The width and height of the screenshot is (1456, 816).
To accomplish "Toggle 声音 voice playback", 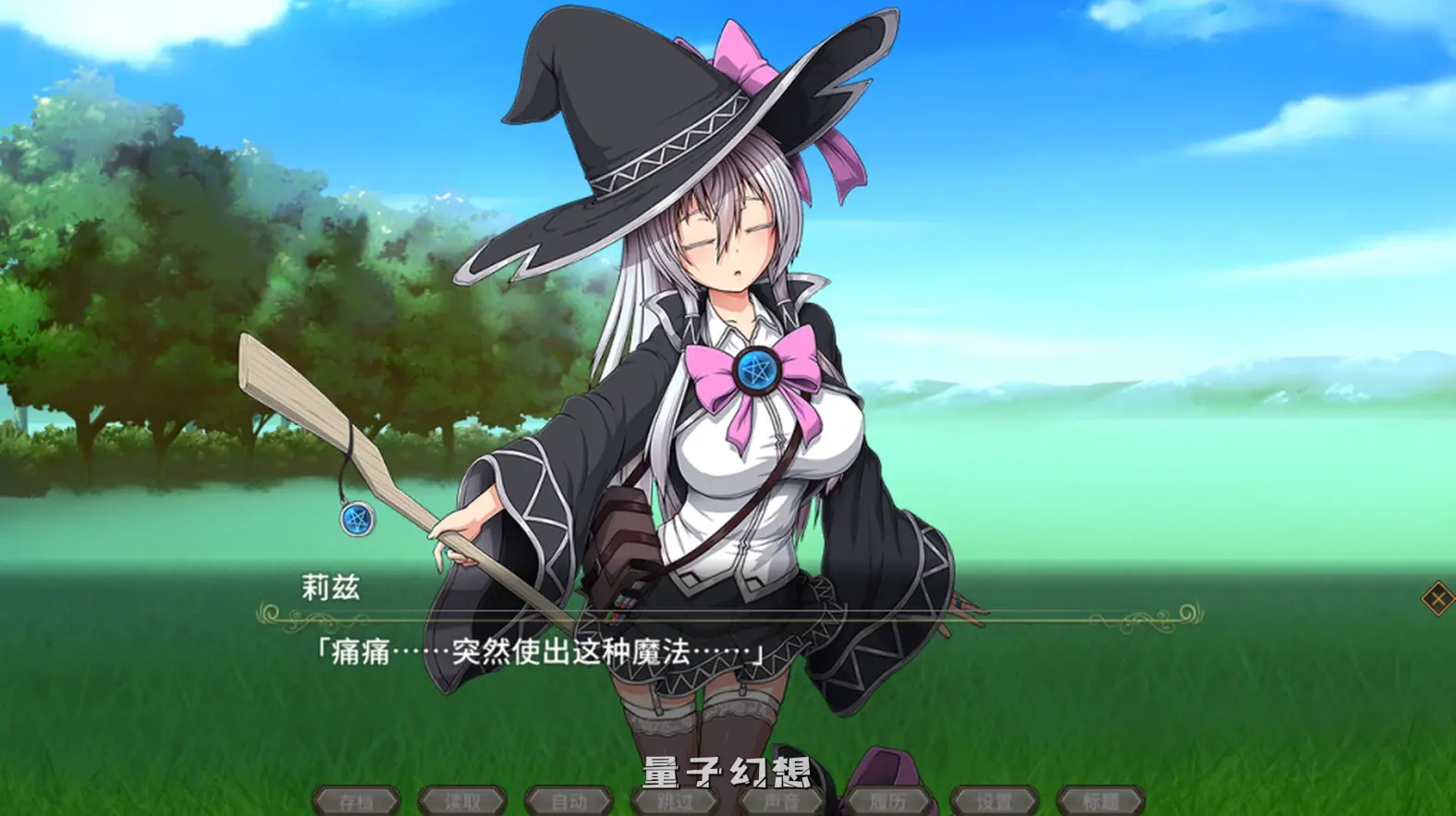I will point(781,802).
